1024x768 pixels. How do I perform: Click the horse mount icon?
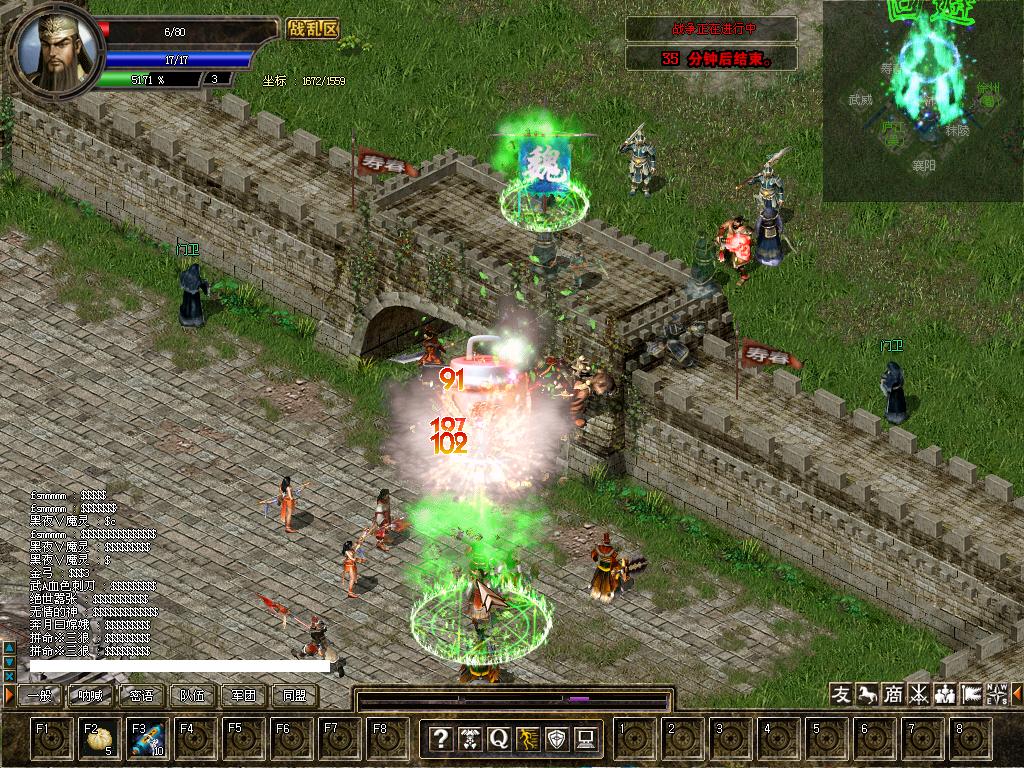tap(867, 695)
